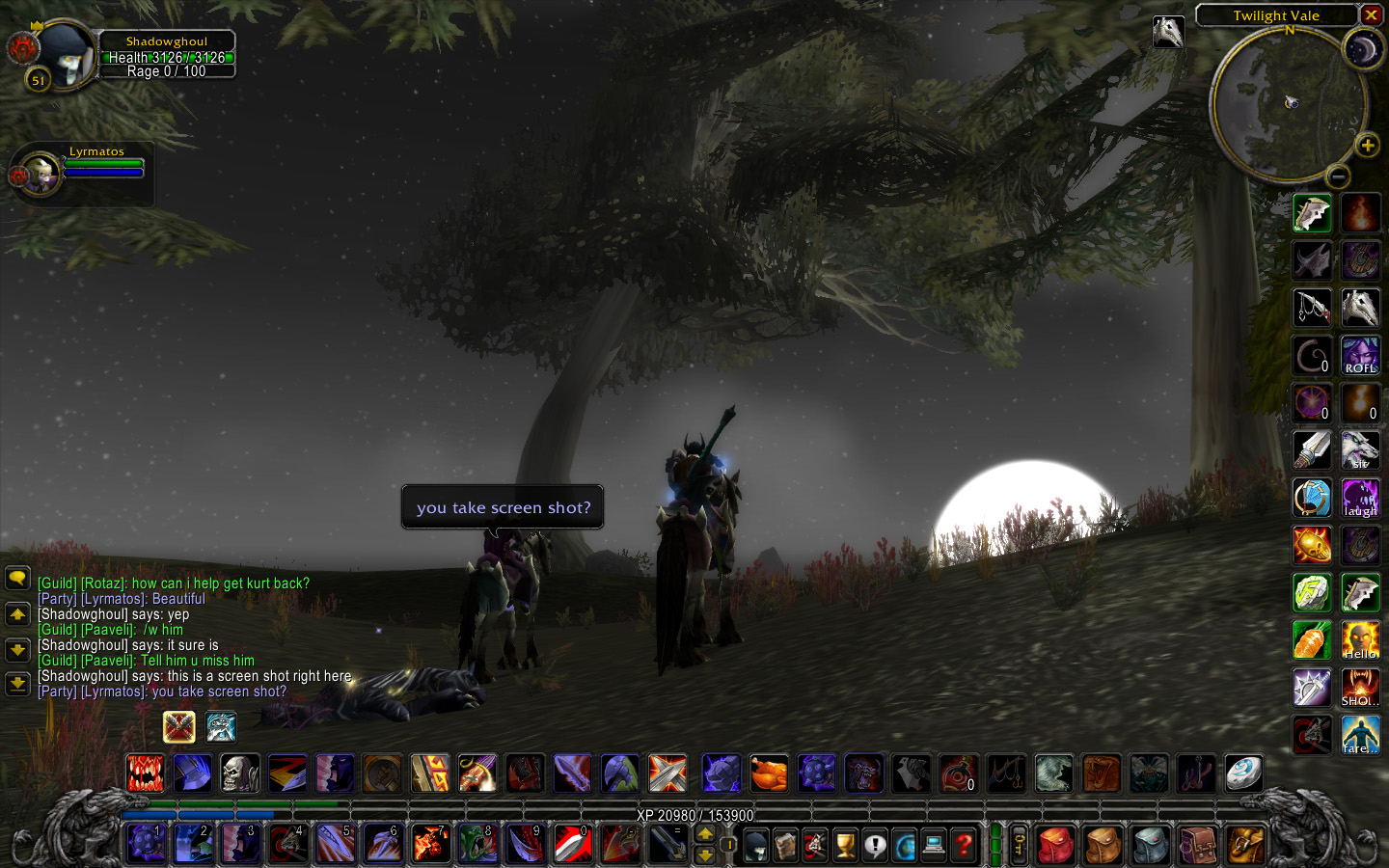Zoom out on the minimap

click(1337, 176)
